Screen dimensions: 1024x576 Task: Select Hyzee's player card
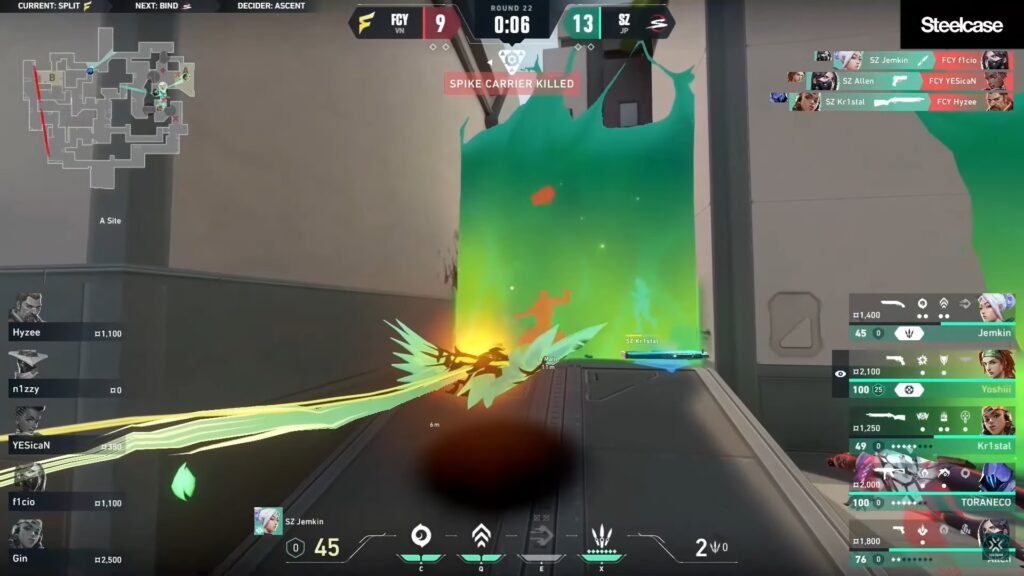(65, 317)
